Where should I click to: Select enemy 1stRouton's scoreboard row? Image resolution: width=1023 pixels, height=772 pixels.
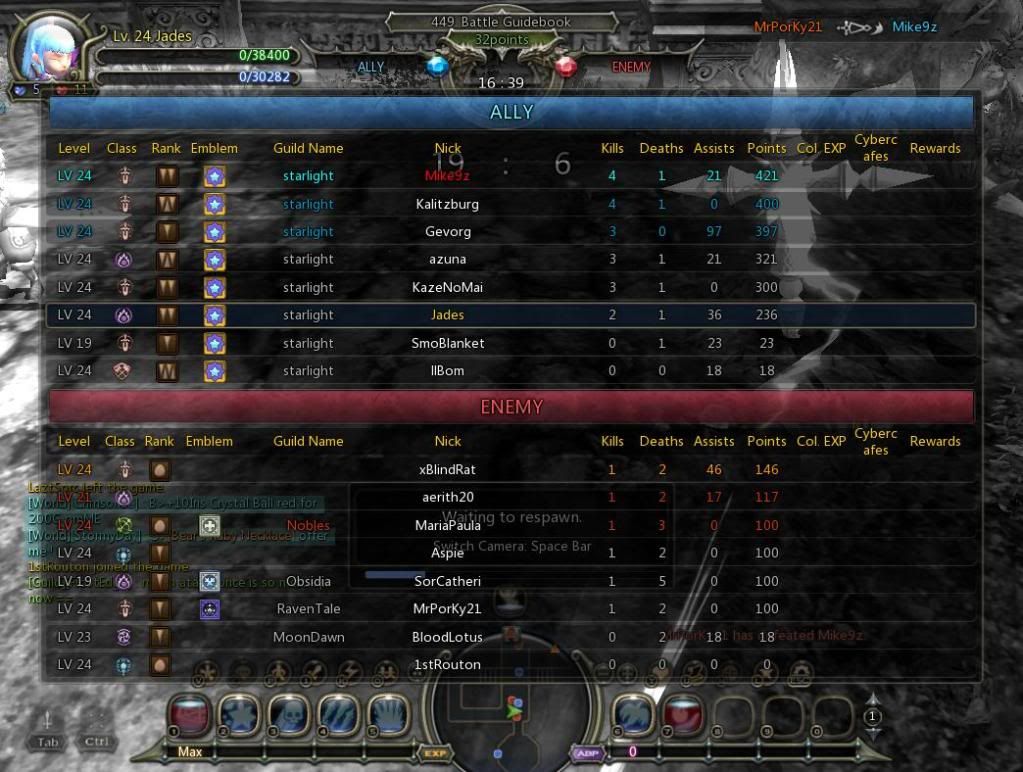(x=510, y=664)
